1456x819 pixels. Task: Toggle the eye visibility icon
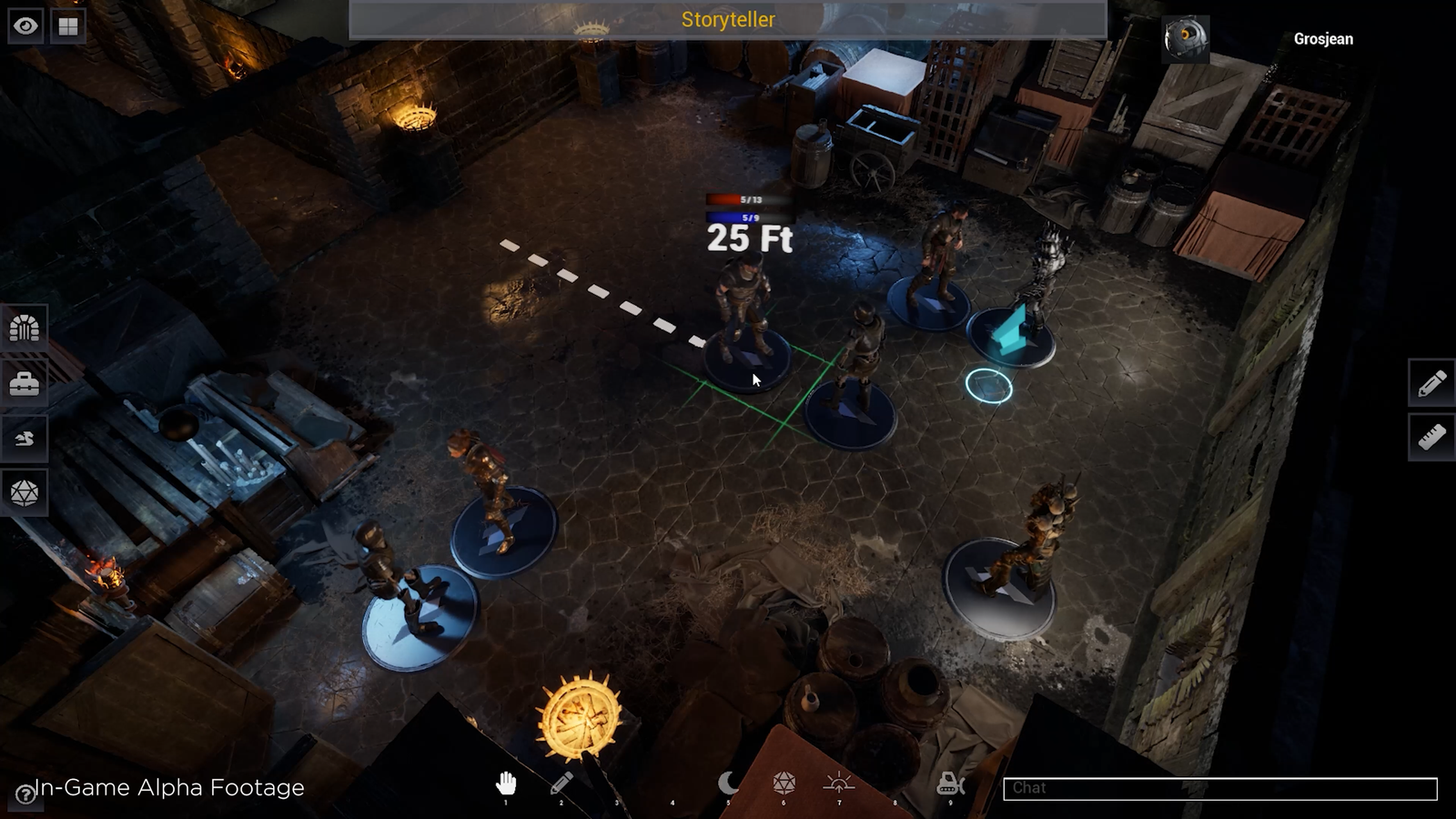point(25,25)
